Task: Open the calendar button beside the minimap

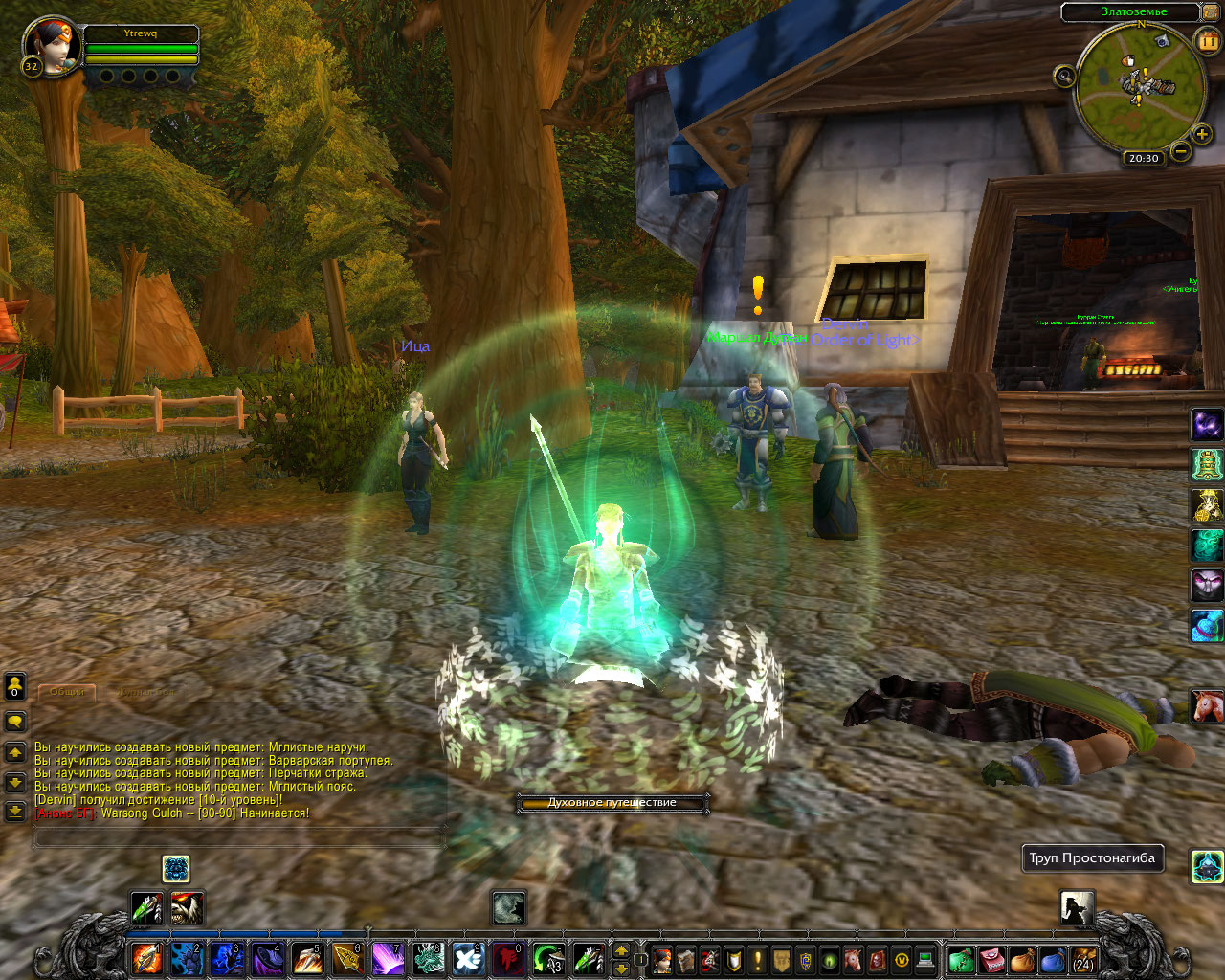Action: click(x=1208, y=40)
